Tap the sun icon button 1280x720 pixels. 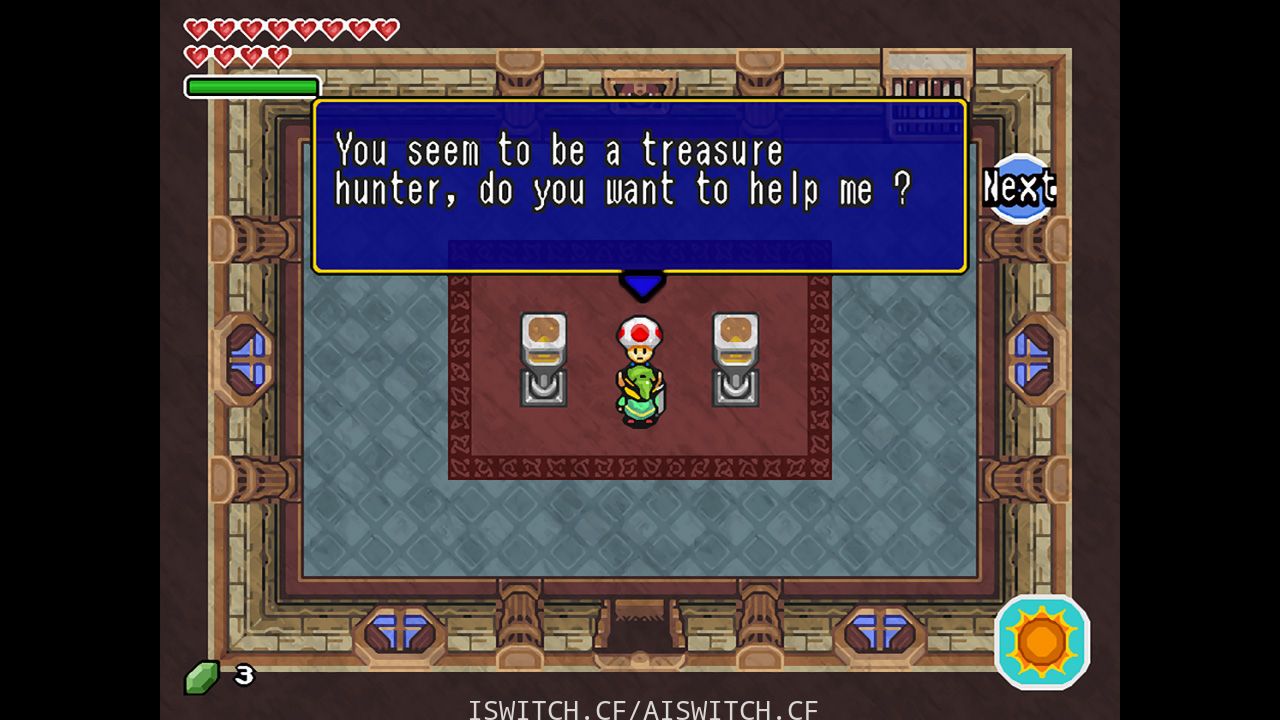[1042, 641]
